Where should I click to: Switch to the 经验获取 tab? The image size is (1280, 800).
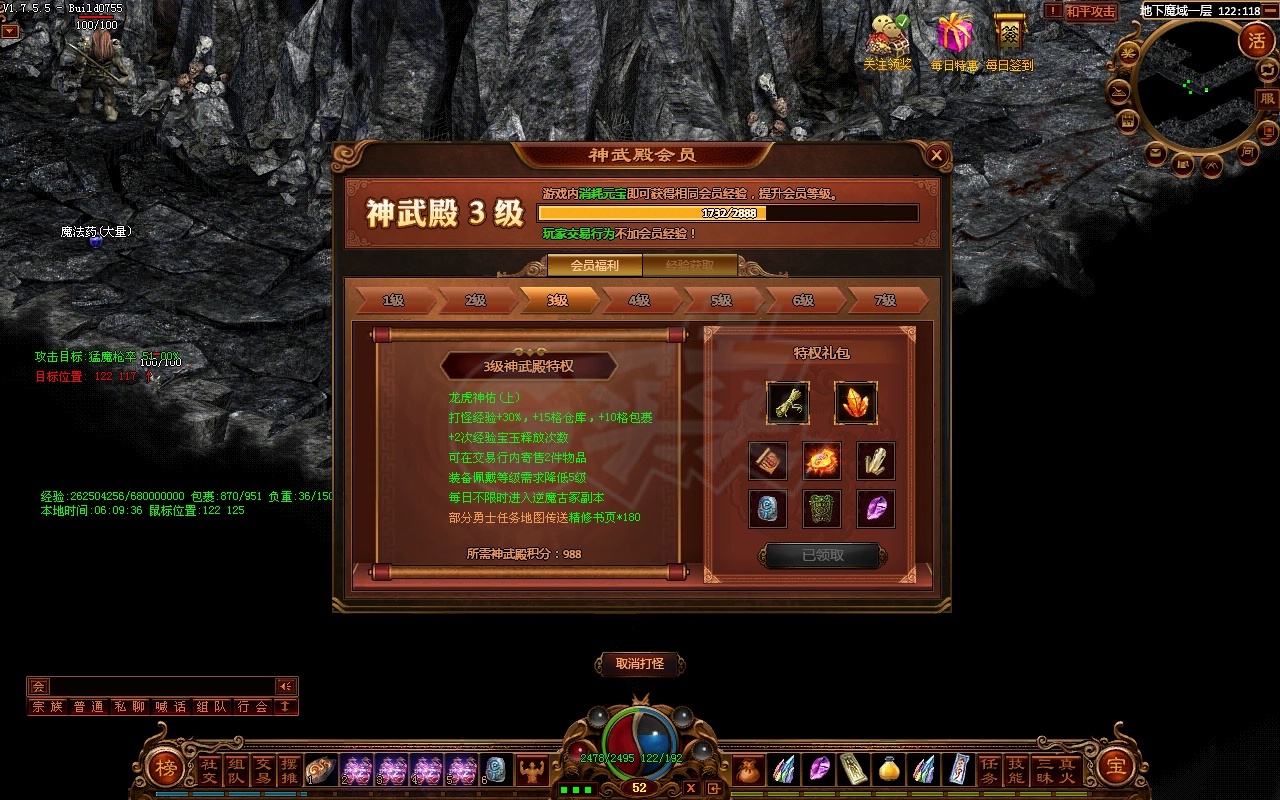coord(690,266)
